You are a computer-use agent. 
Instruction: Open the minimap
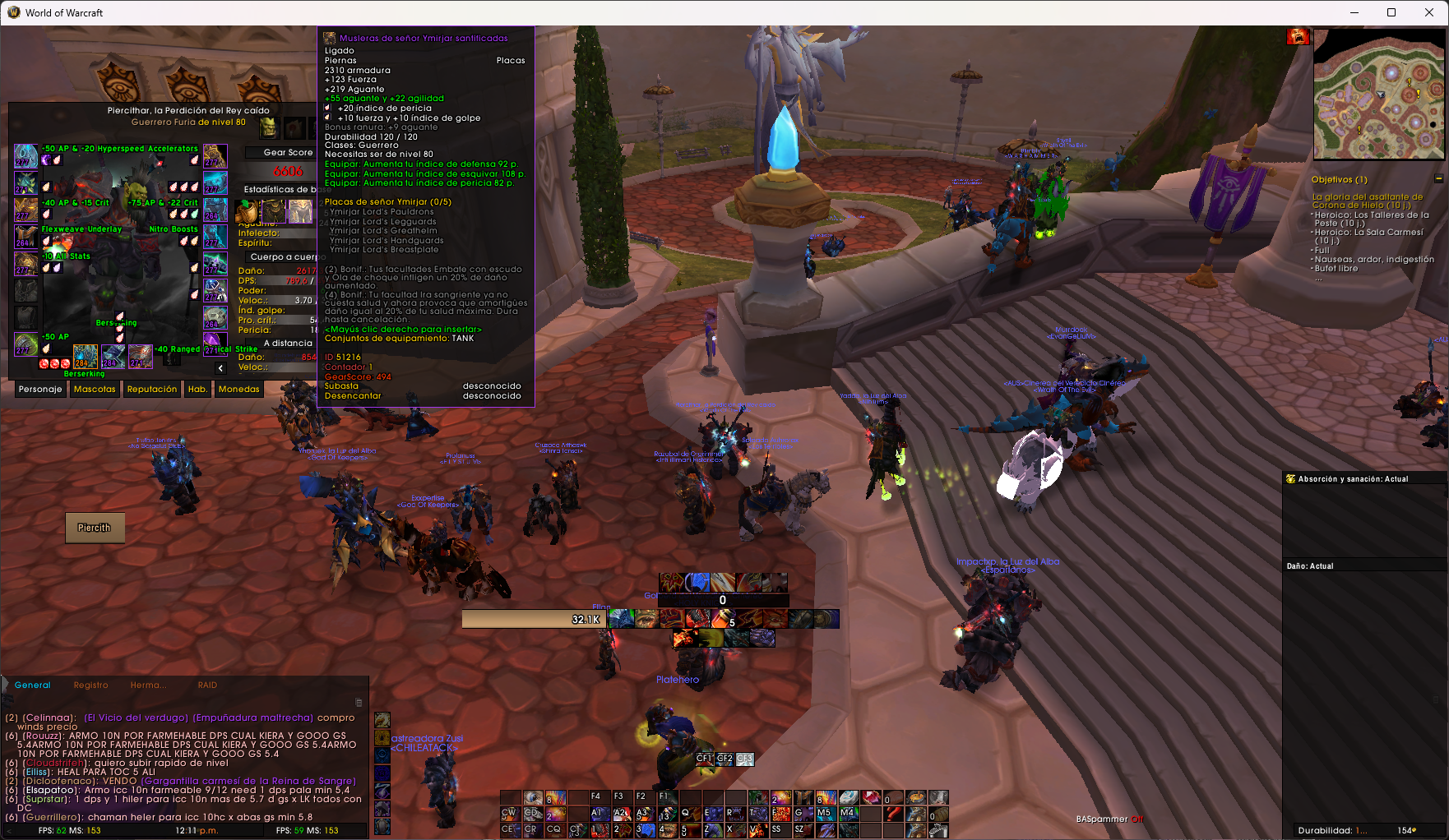tap(1378, 94)
